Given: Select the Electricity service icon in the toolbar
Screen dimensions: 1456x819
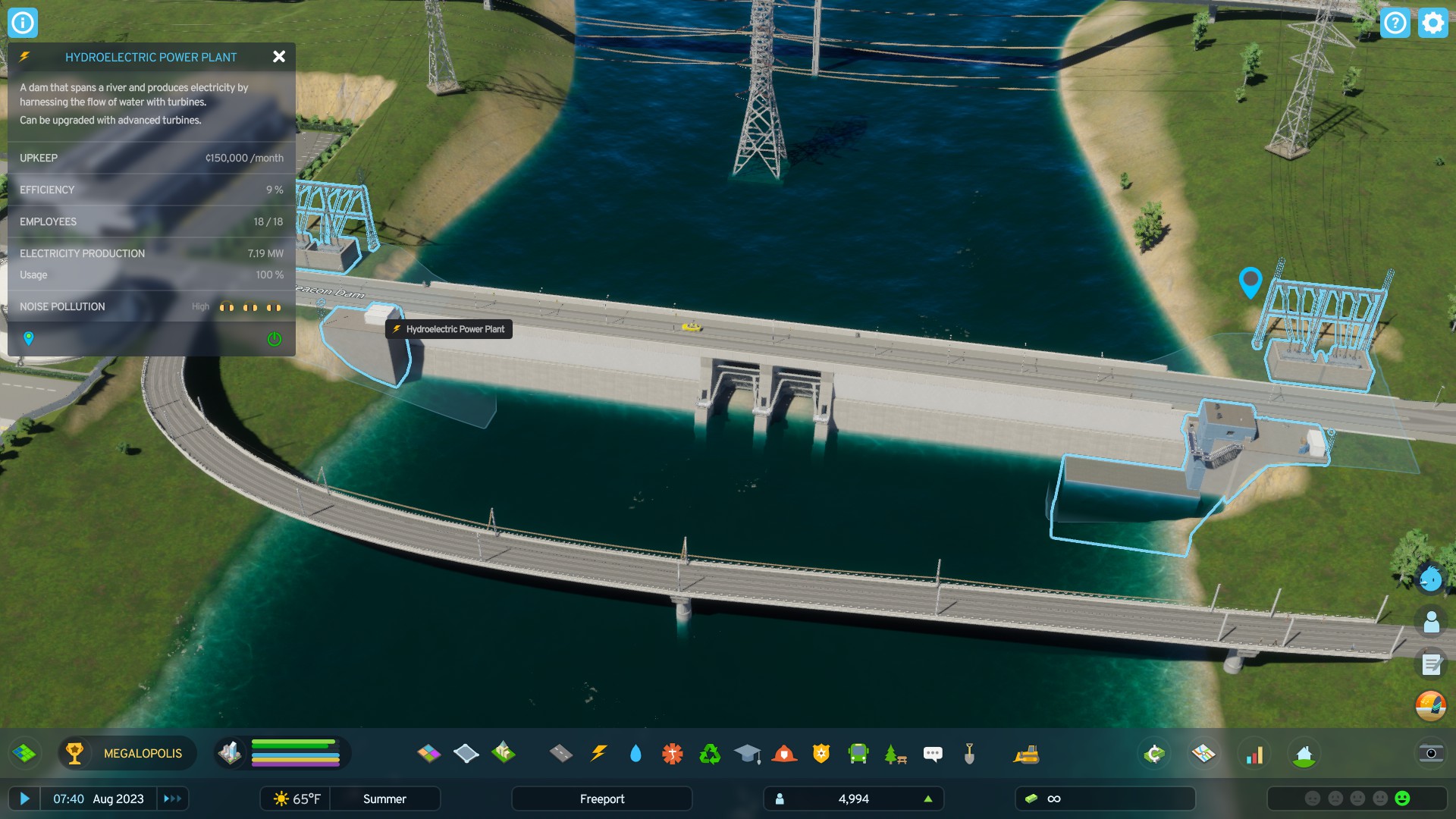Looking at the screenshot, I should [599, 754].
